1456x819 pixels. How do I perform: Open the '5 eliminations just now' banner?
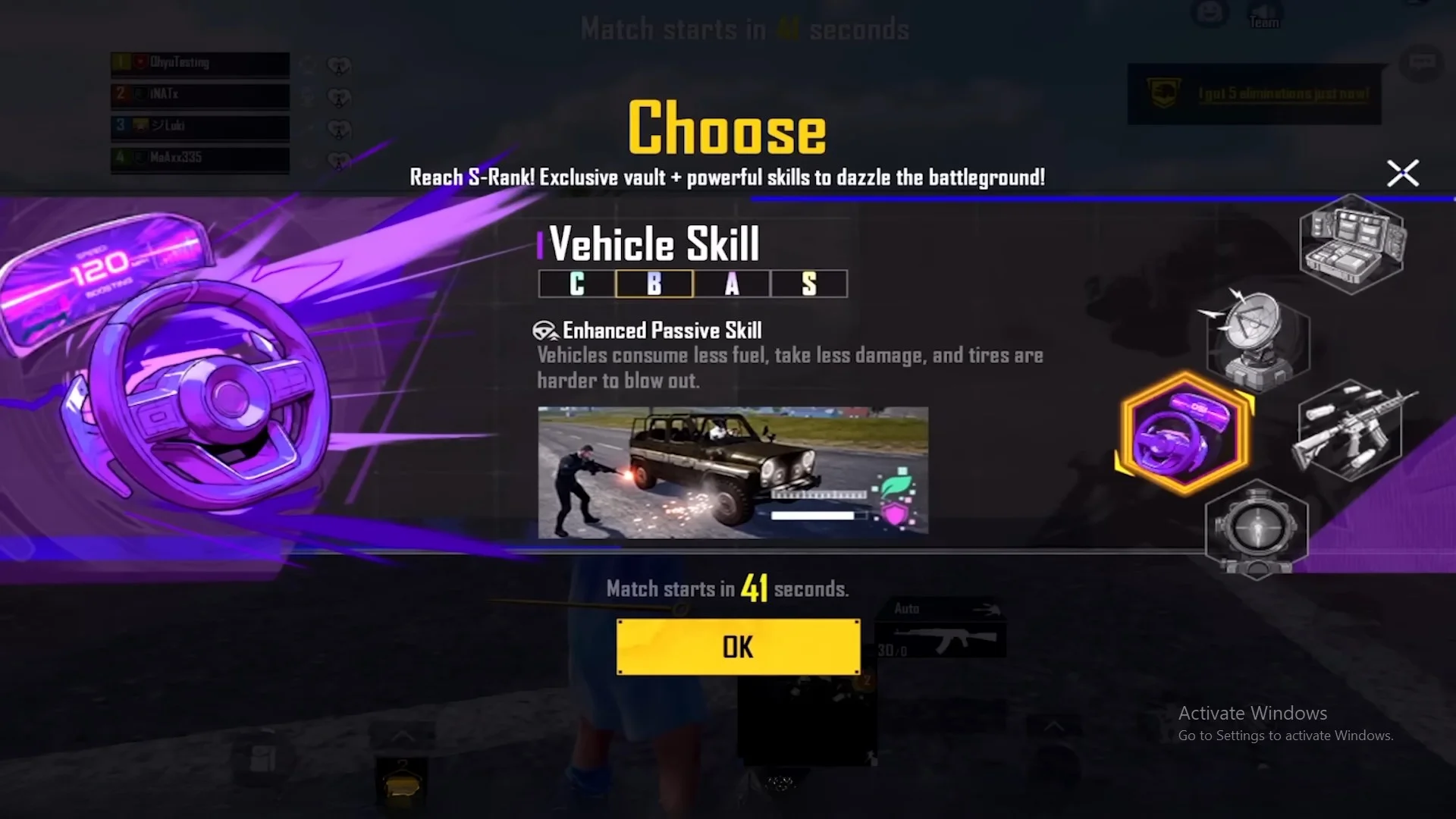coord(1255,93)
